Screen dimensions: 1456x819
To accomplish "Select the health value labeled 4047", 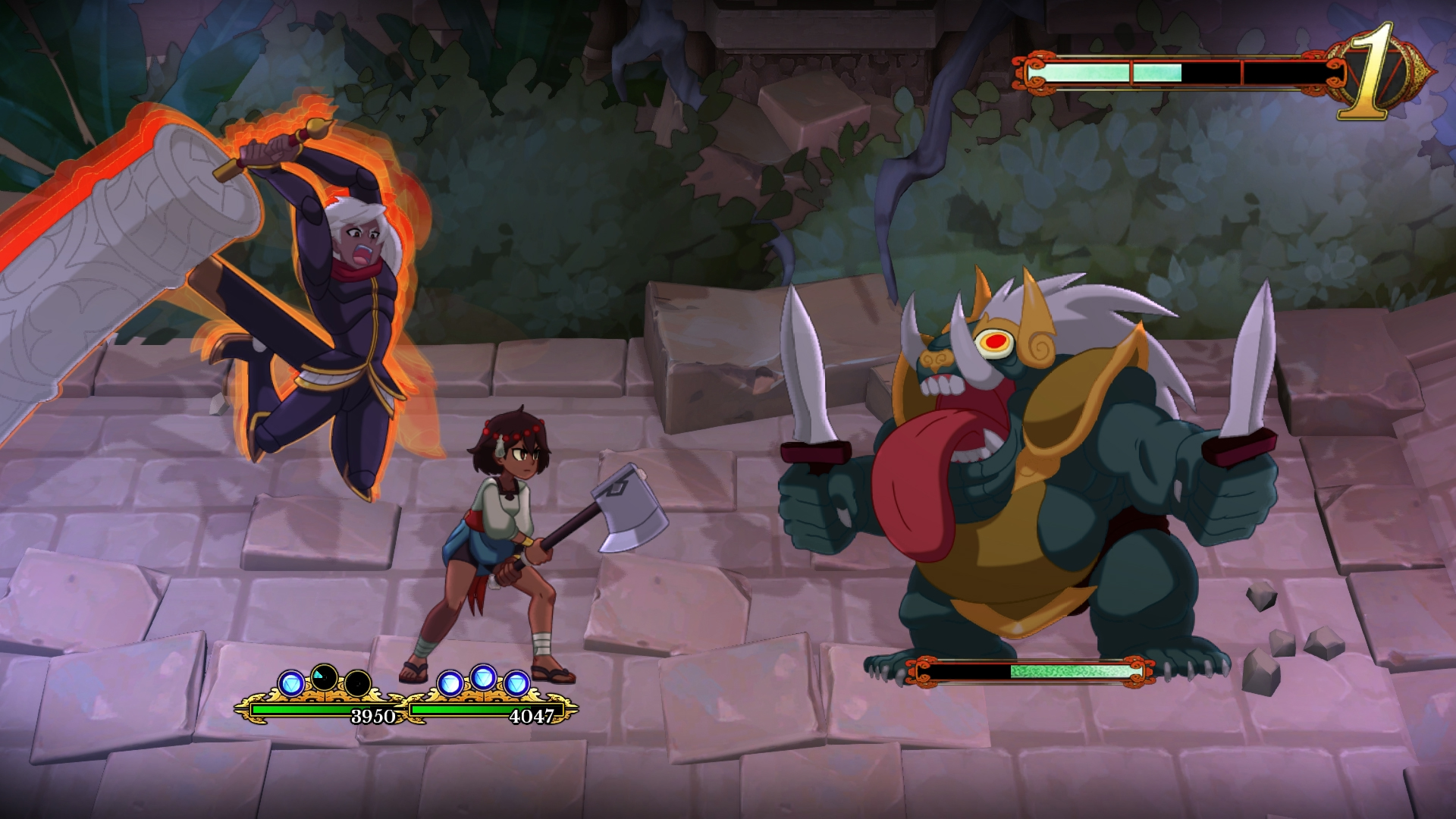I will point(532,714).
